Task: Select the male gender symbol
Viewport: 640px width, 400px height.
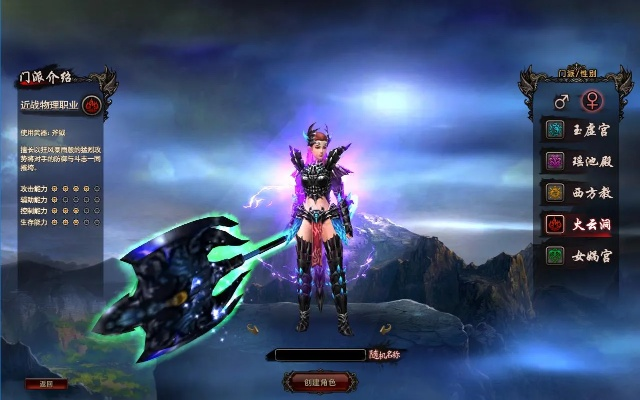Action: 560,101
